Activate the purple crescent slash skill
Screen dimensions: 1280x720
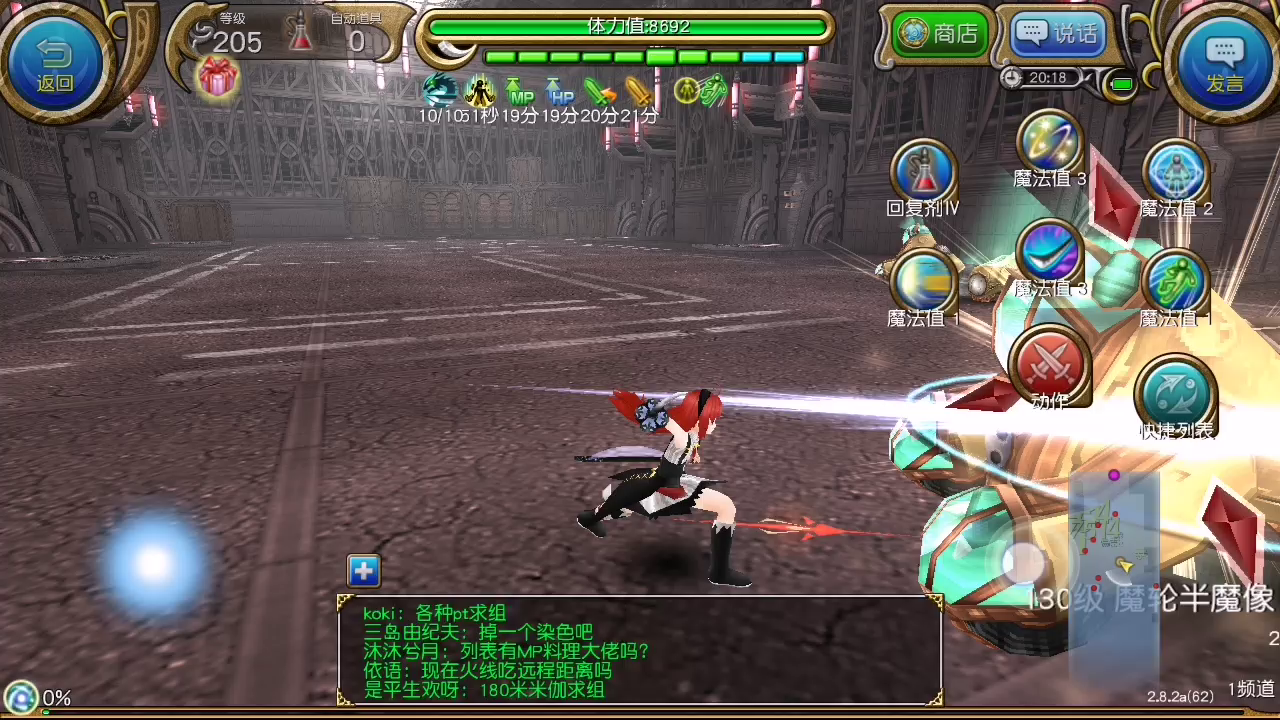tap(1049, 253)
